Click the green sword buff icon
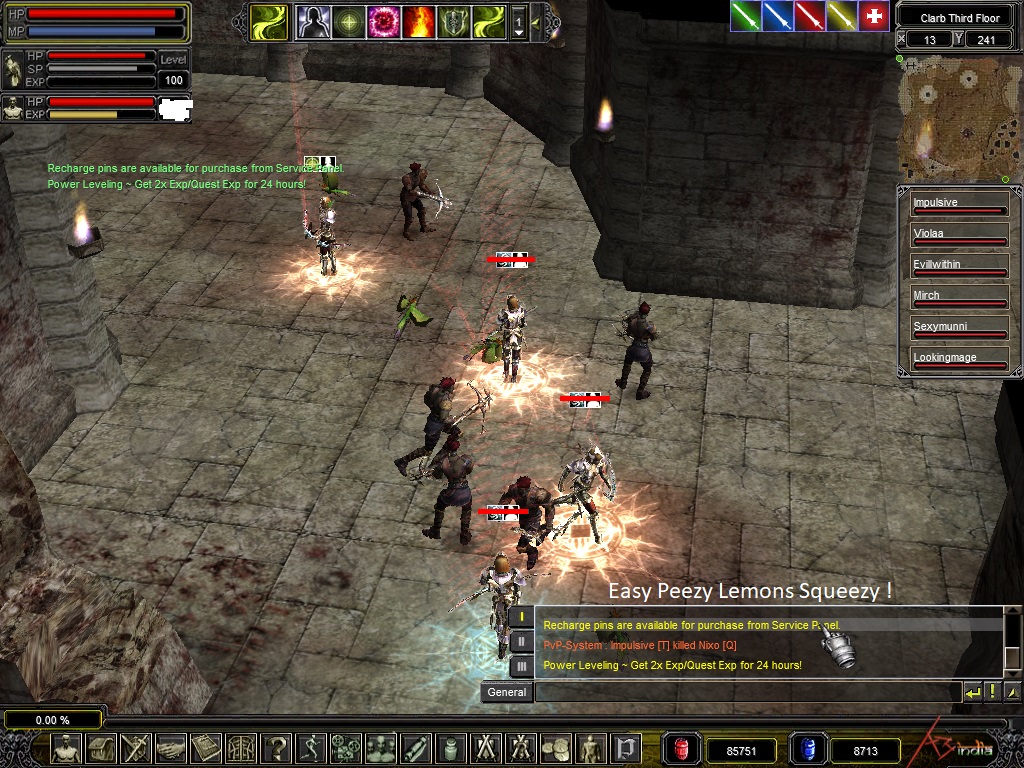The width and height of the screenshot is (1024, 768). pos(745,16)
